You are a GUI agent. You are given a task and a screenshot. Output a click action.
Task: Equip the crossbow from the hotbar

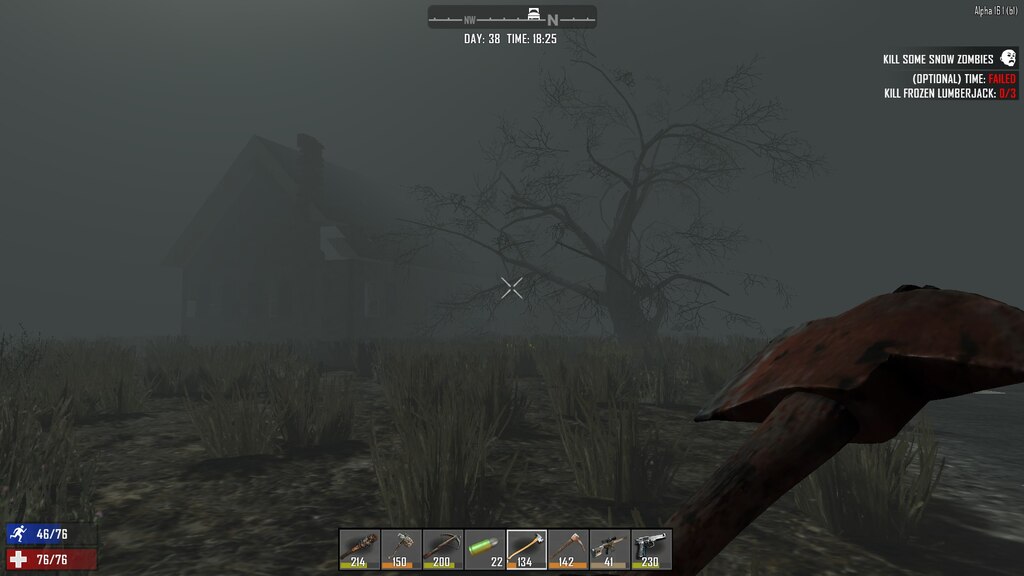click(x=443, y=549)
